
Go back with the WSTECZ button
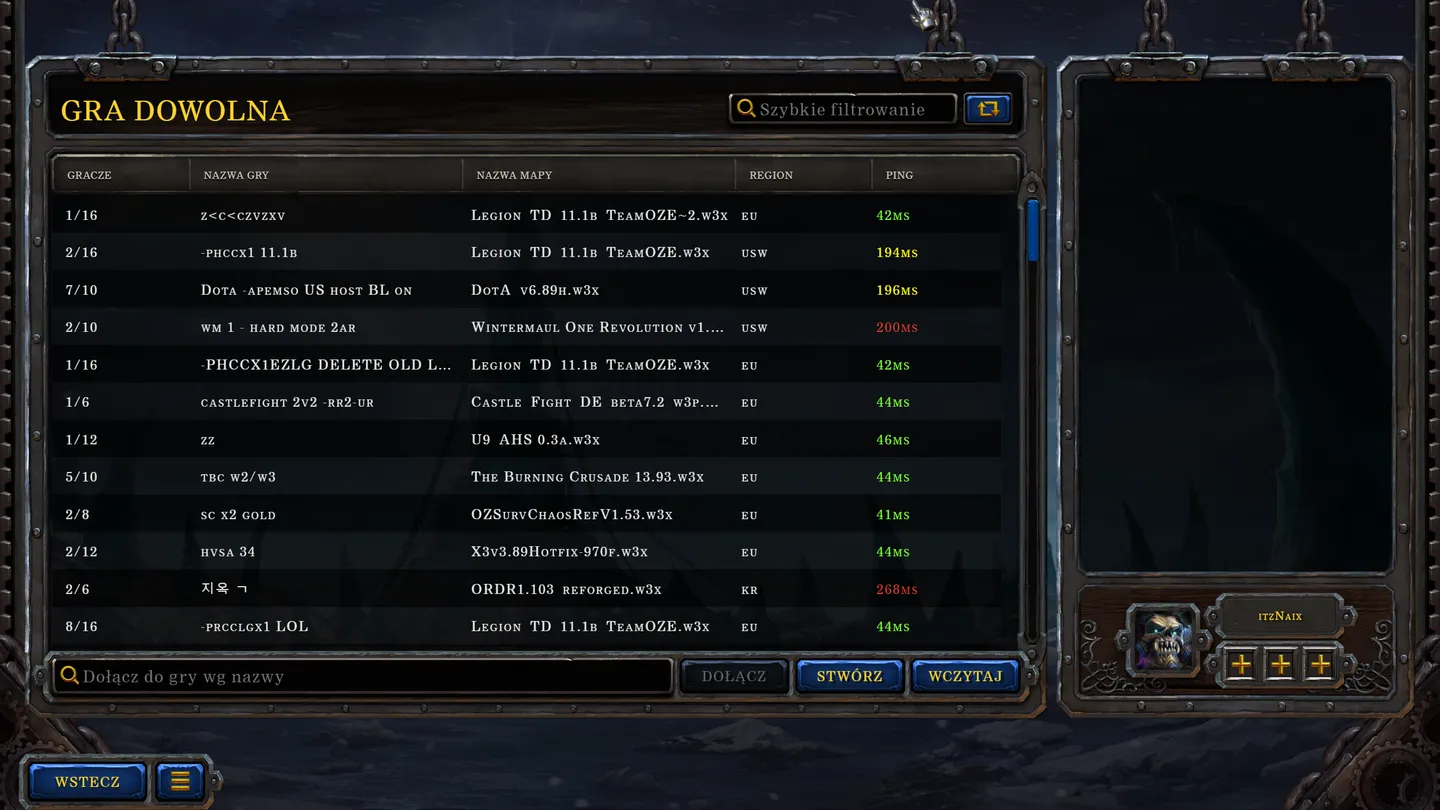86,781
